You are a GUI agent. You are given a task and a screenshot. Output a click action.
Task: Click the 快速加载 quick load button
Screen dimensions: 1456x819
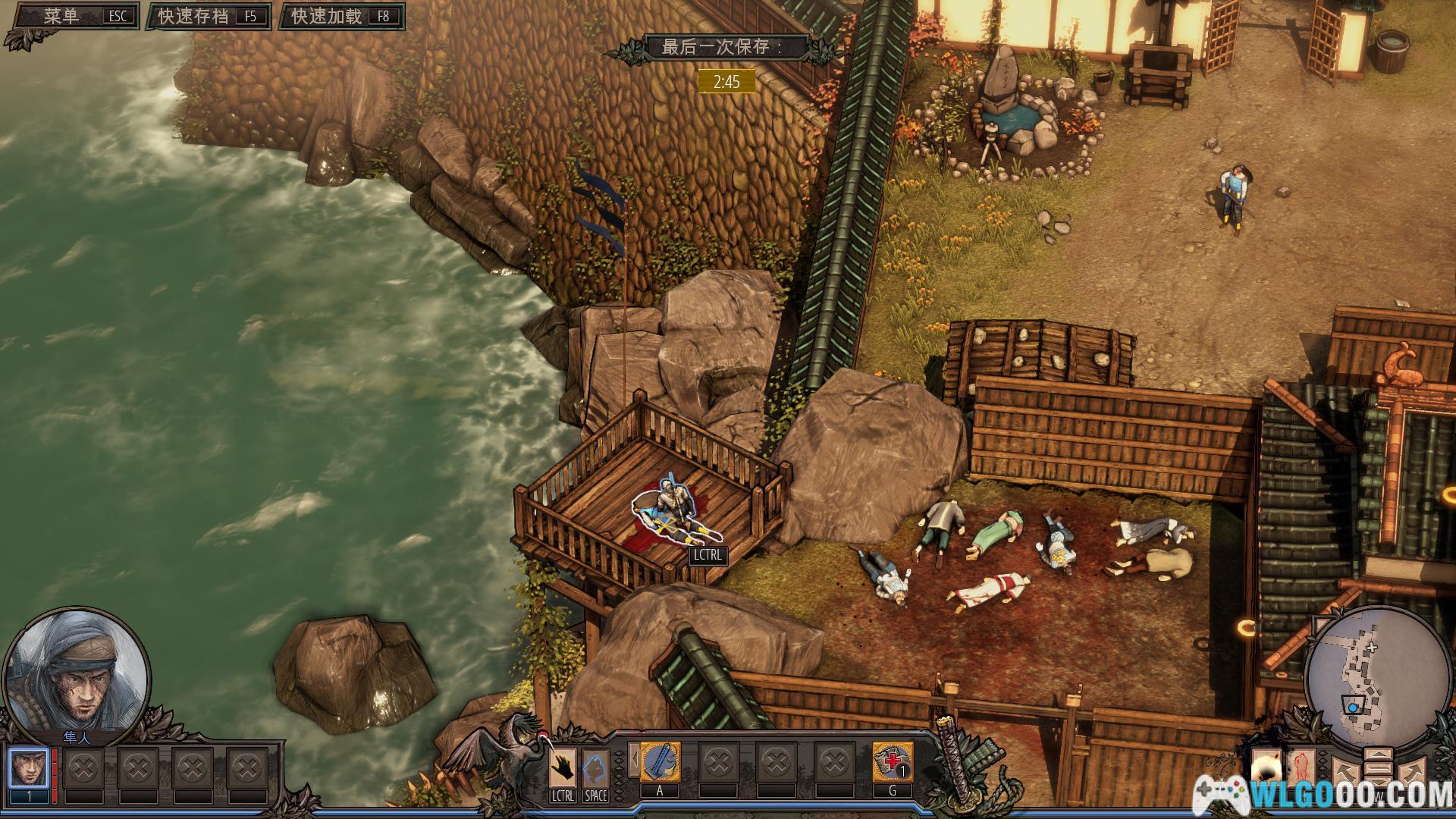tap(341, 17)
